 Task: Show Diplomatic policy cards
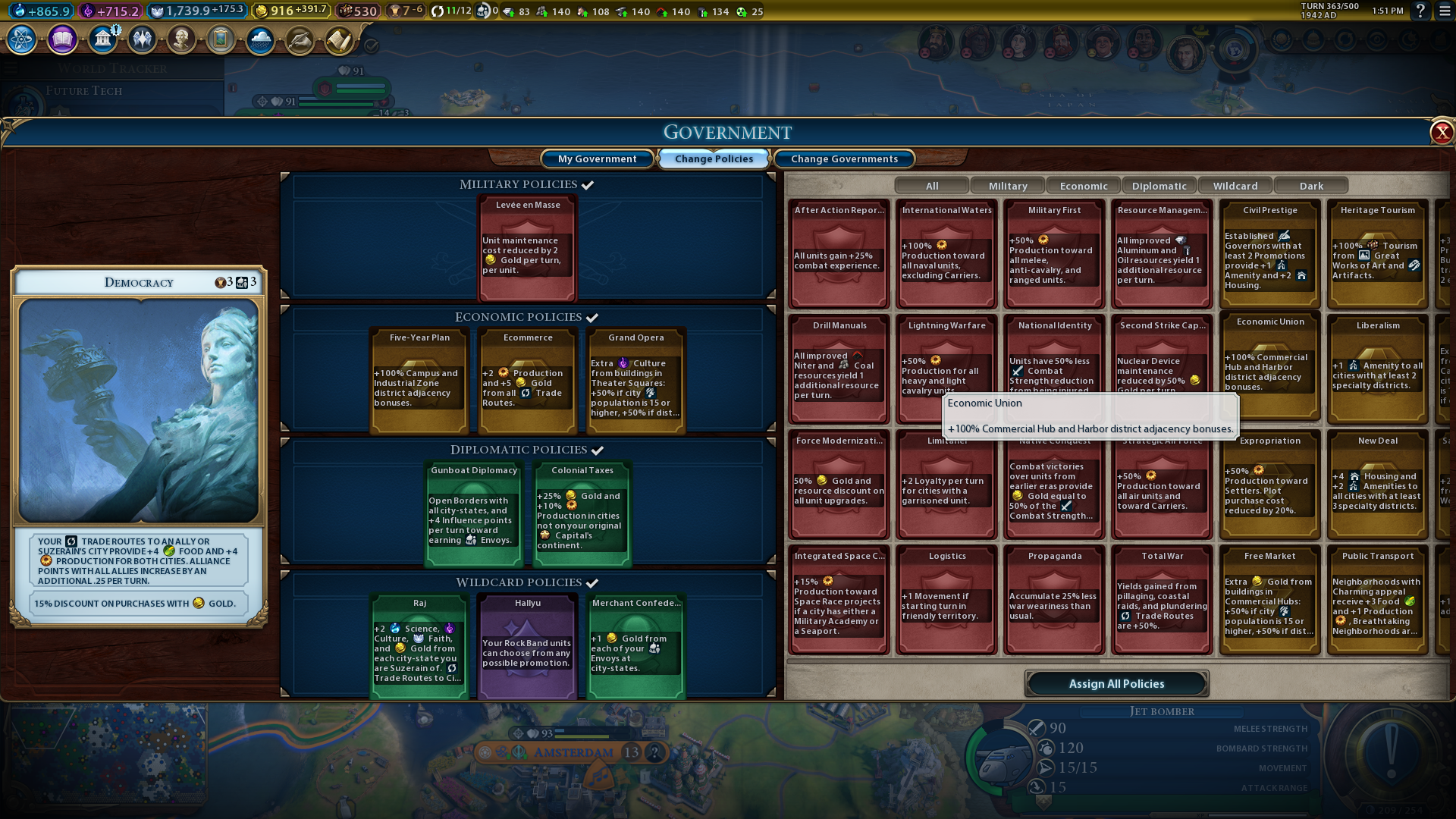pyautogui.click(x=1159, y=186)
